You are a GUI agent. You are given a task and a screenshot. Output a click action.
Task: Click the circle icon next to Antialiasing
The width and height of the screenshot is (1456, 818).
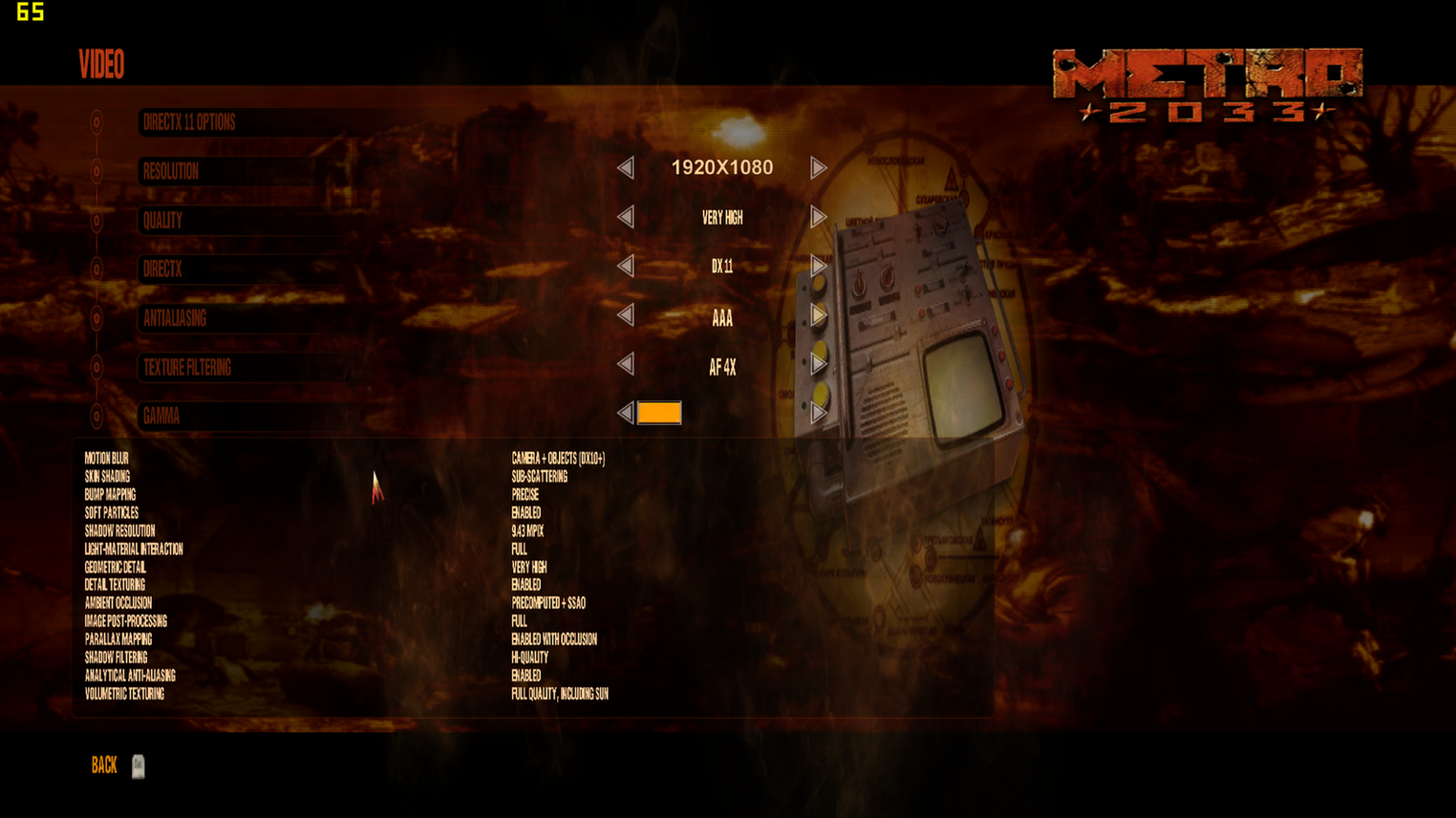coord(95,318)
